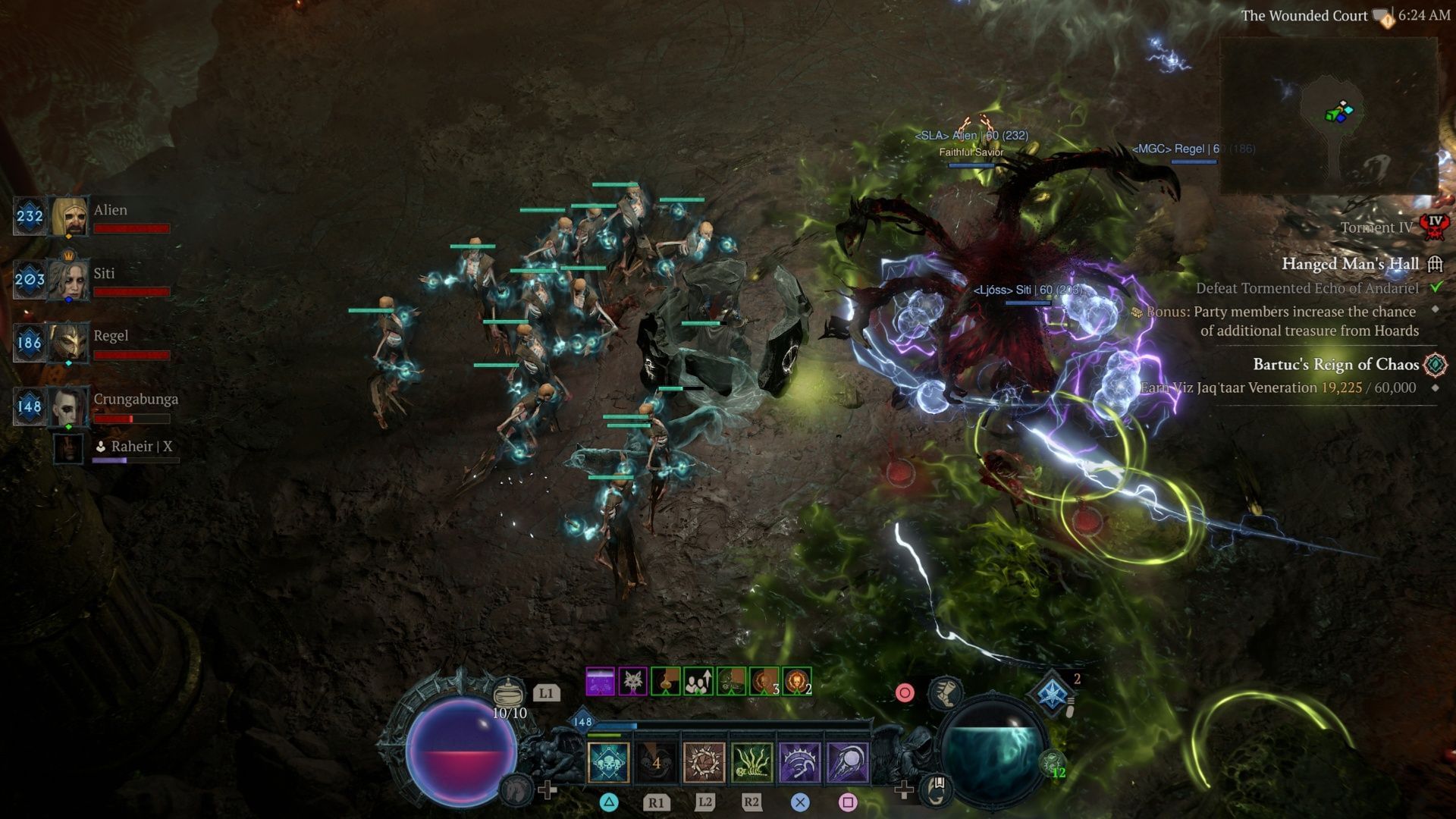Activate the skill on cooldown showing 4
1456x819 pixels.
coord(657,762)
